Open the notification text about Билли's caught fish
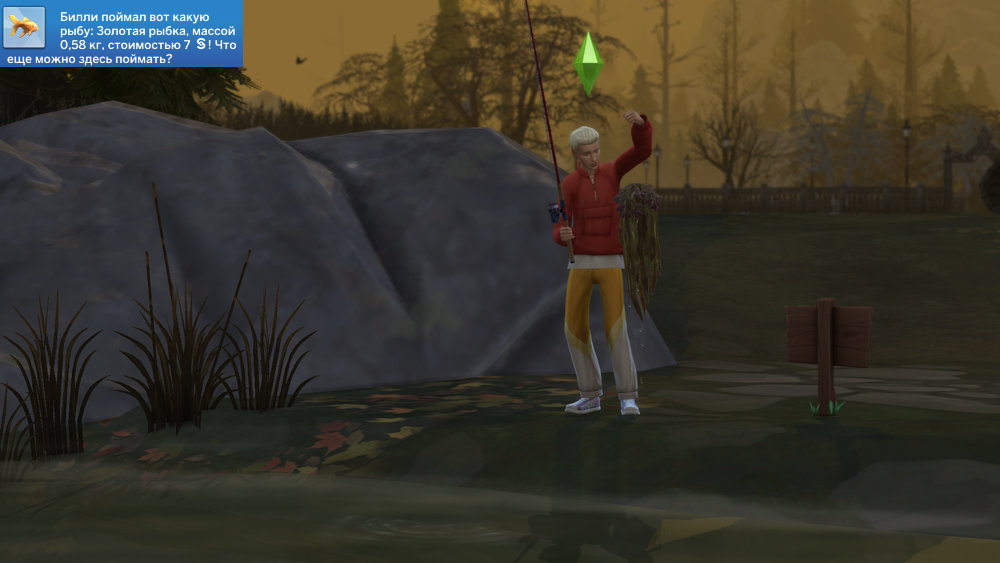Image resolution: width=1000 pixels, height=563 pixels. 145,38
